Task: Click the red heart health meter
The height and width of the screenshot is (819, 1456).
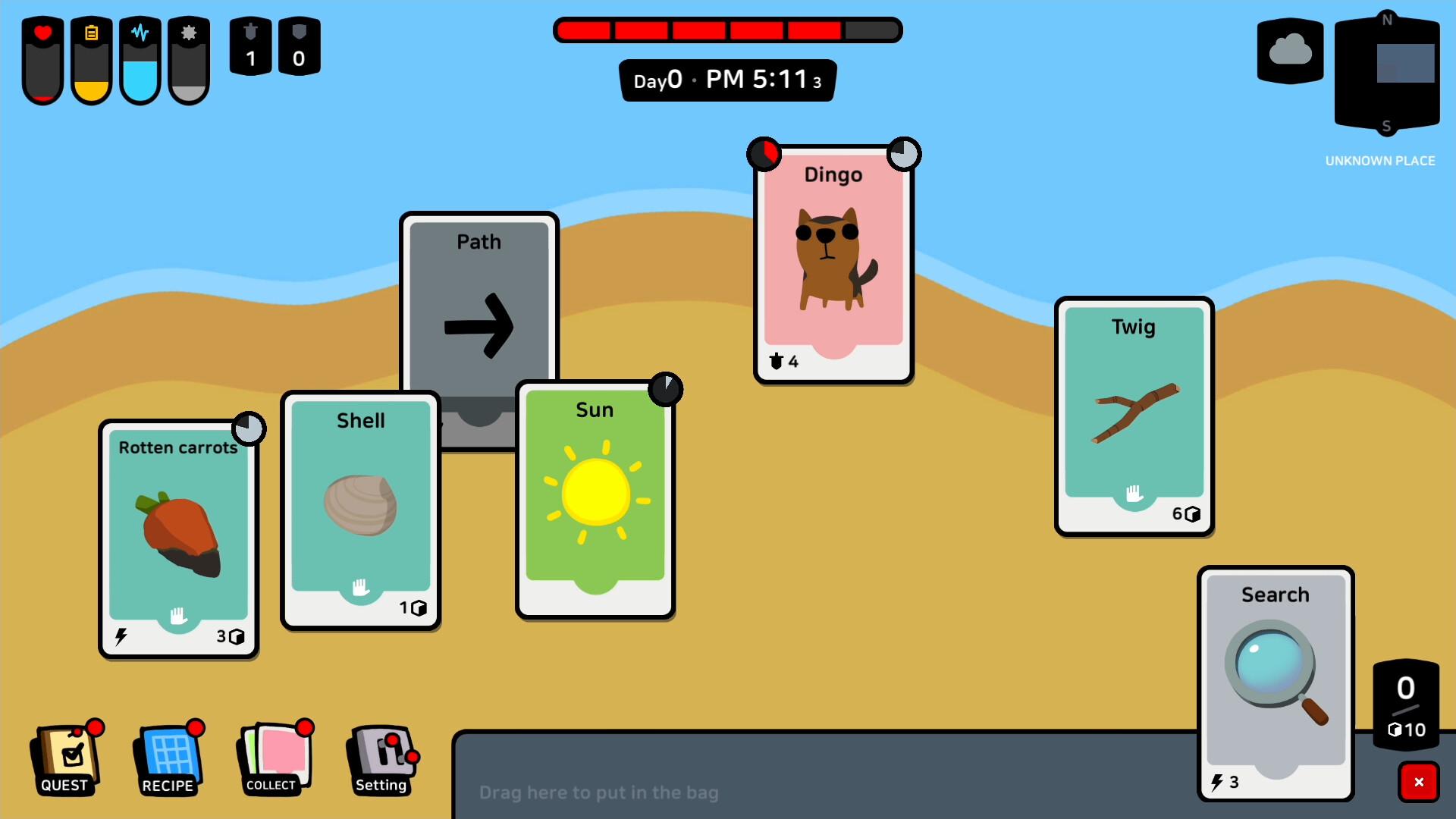Action: [x=42, y=59]
